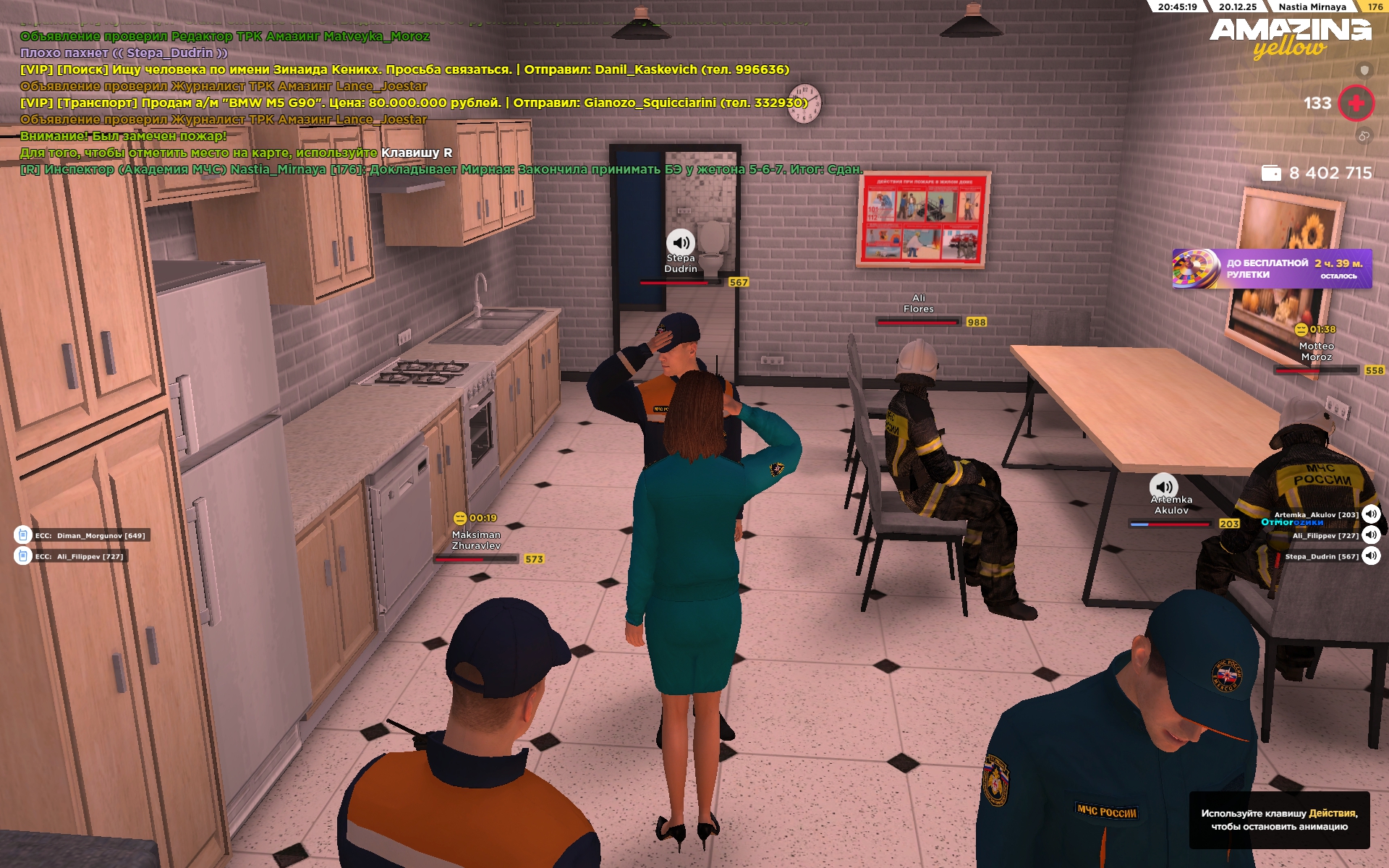Viewport: 1389px width, 868px height.
Task: Select the ECC radio entry Diman_Morgunov
Action: pyautogui.click(x=82, y=535)
